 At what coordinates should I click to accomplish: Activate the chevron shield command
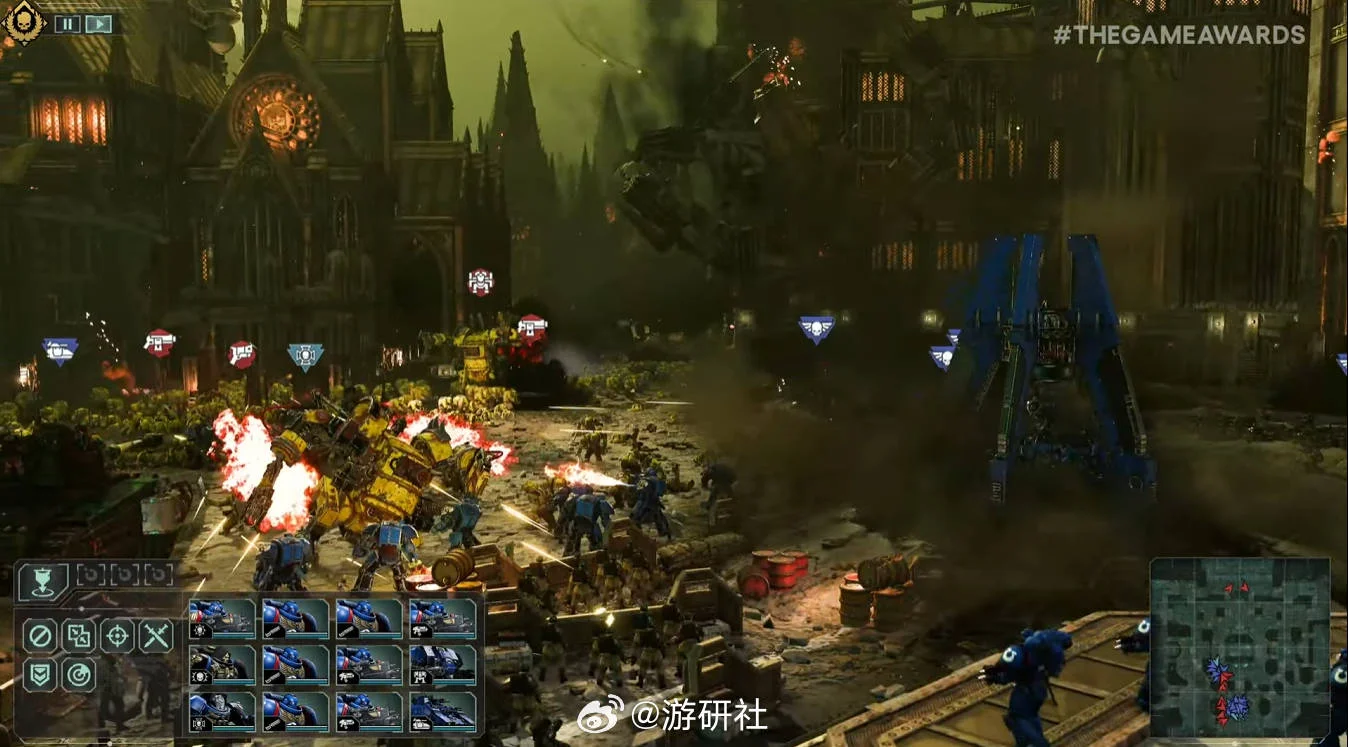41,675
